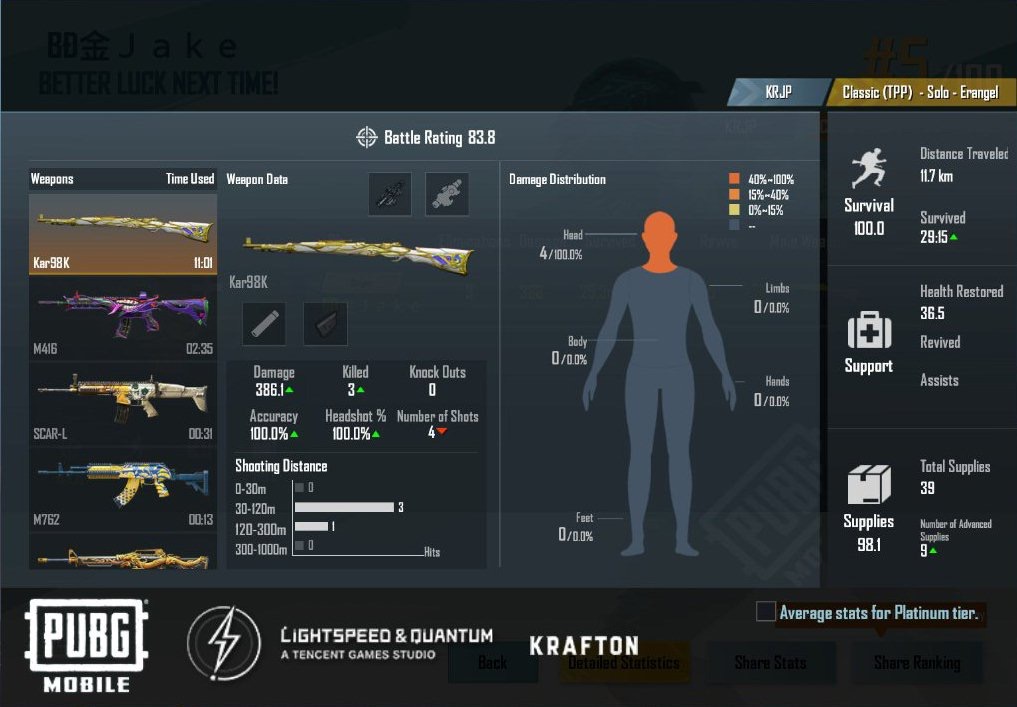Open Detailed Statistics
1017x707 pixels.
(624, 662)
